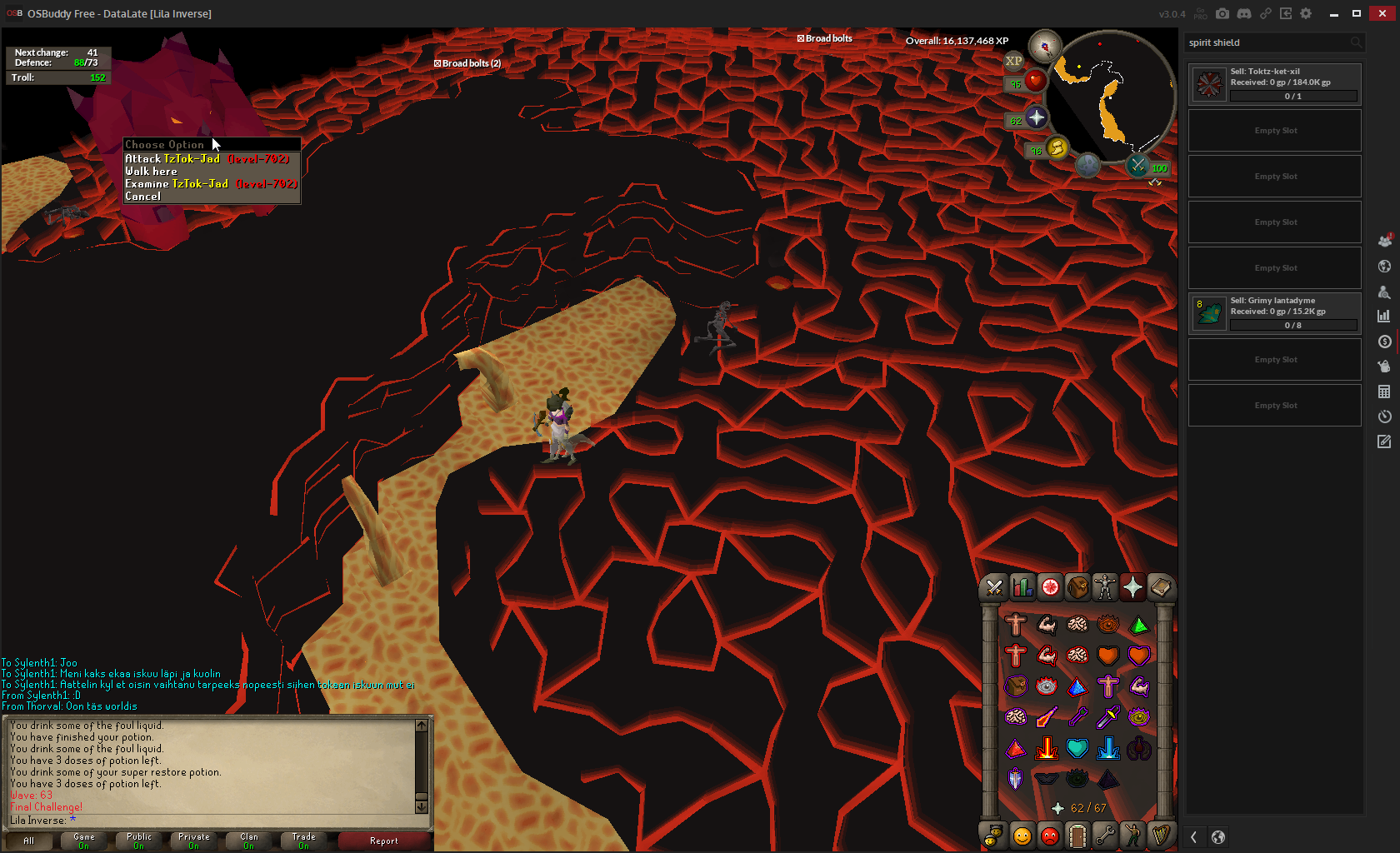Open the logout door tab
This screenshot has width=1400, height=853.
[1077, 835]
